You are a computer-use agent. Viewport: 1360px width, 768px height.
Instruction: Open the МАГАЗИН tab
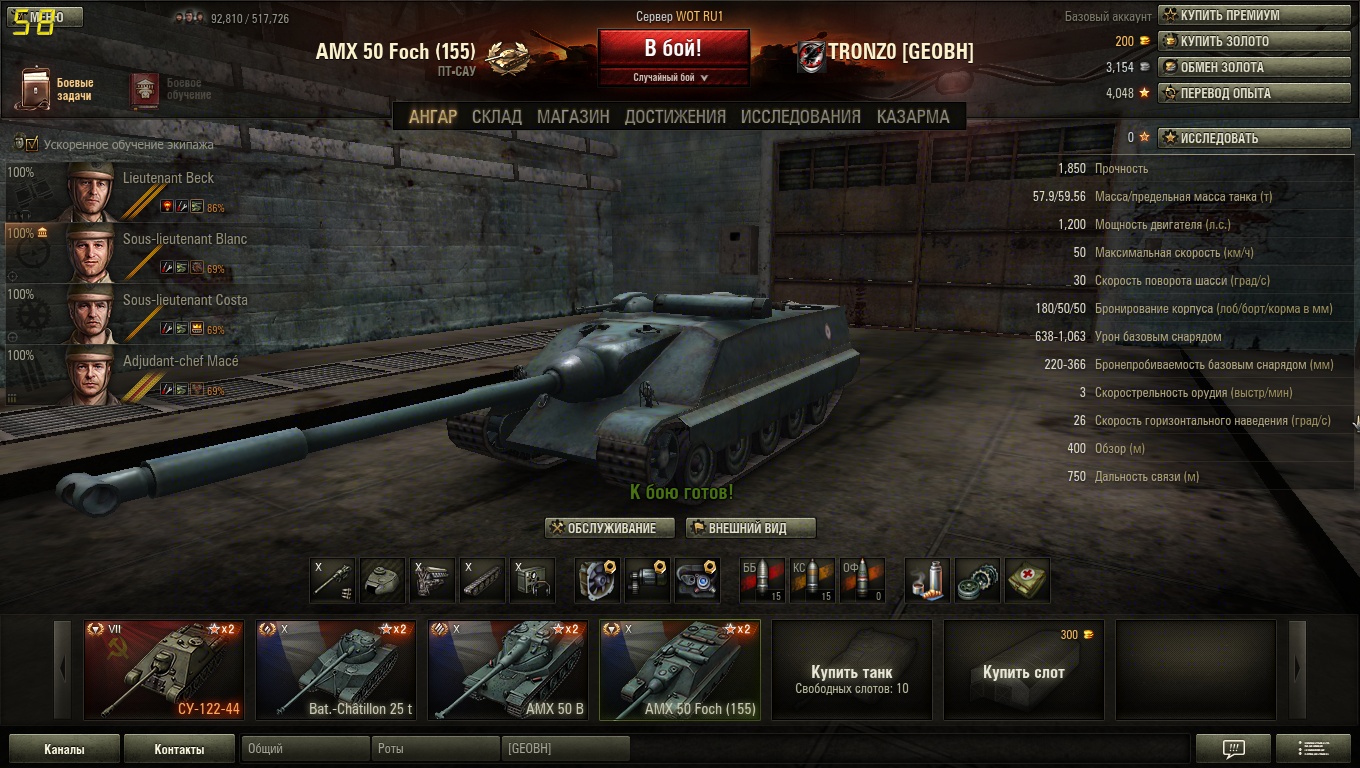coord(573,117)
